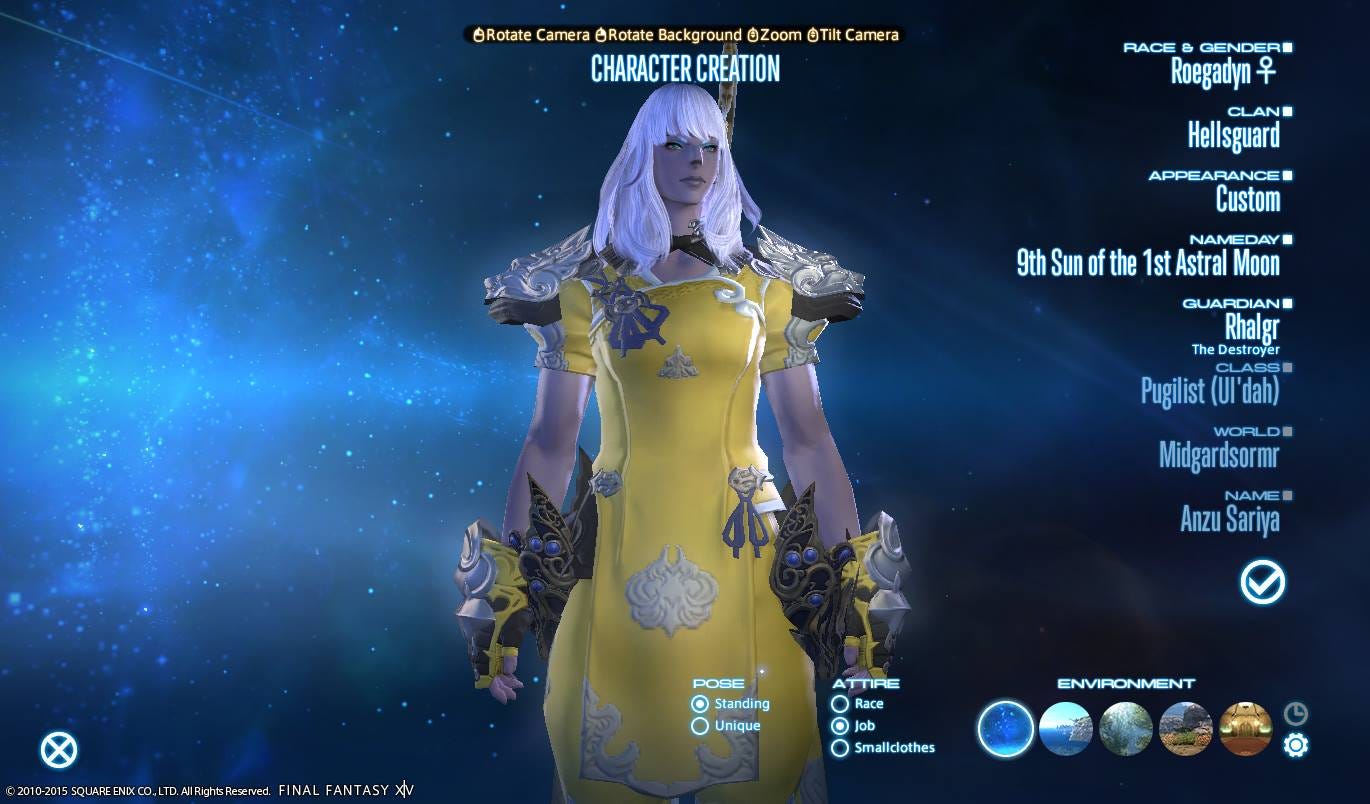Edit the Race & Gender selection
Screen dimensions: 1370x804
[x=1223, y=70]
